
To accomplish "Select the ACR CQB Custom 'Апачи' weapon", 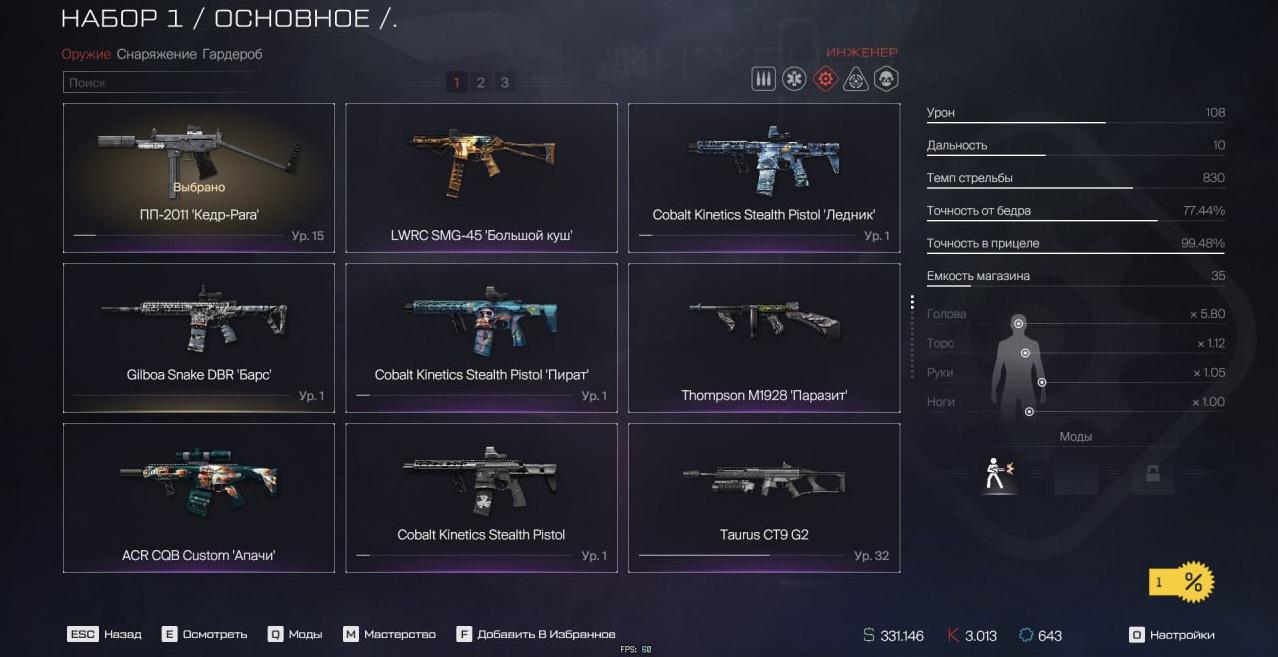I will click(x=199, y=497).
